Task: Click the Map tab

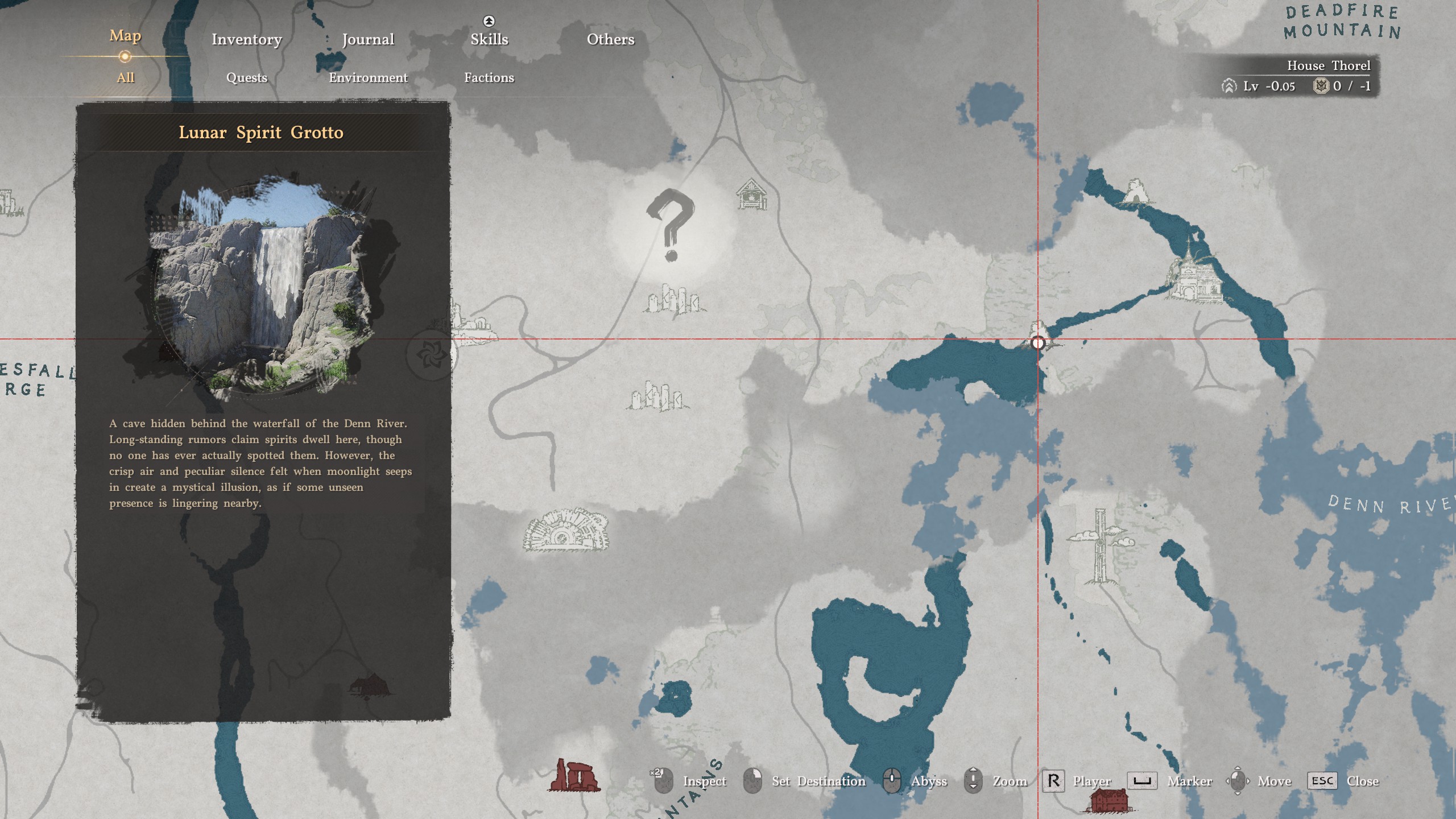Action: tap(125, 36)
